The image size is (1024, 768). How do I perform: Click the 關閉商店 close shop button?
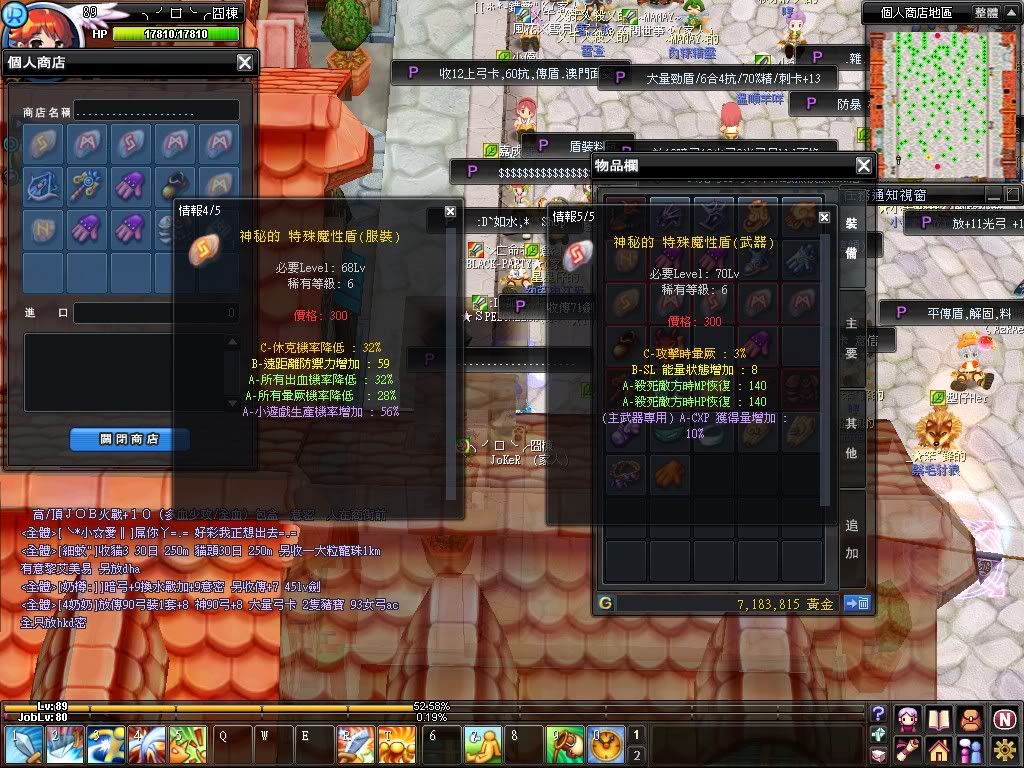[129, 439]
